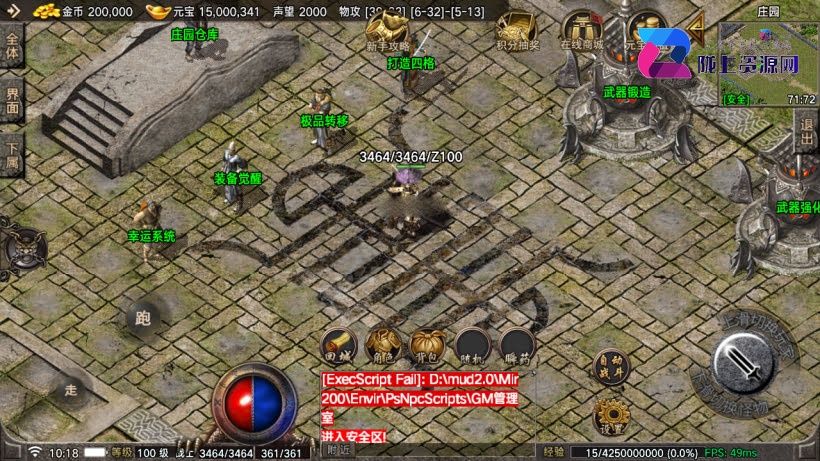Select the 界面 side tab
This screenshot has width=820, height=461.
click(12, 101)
